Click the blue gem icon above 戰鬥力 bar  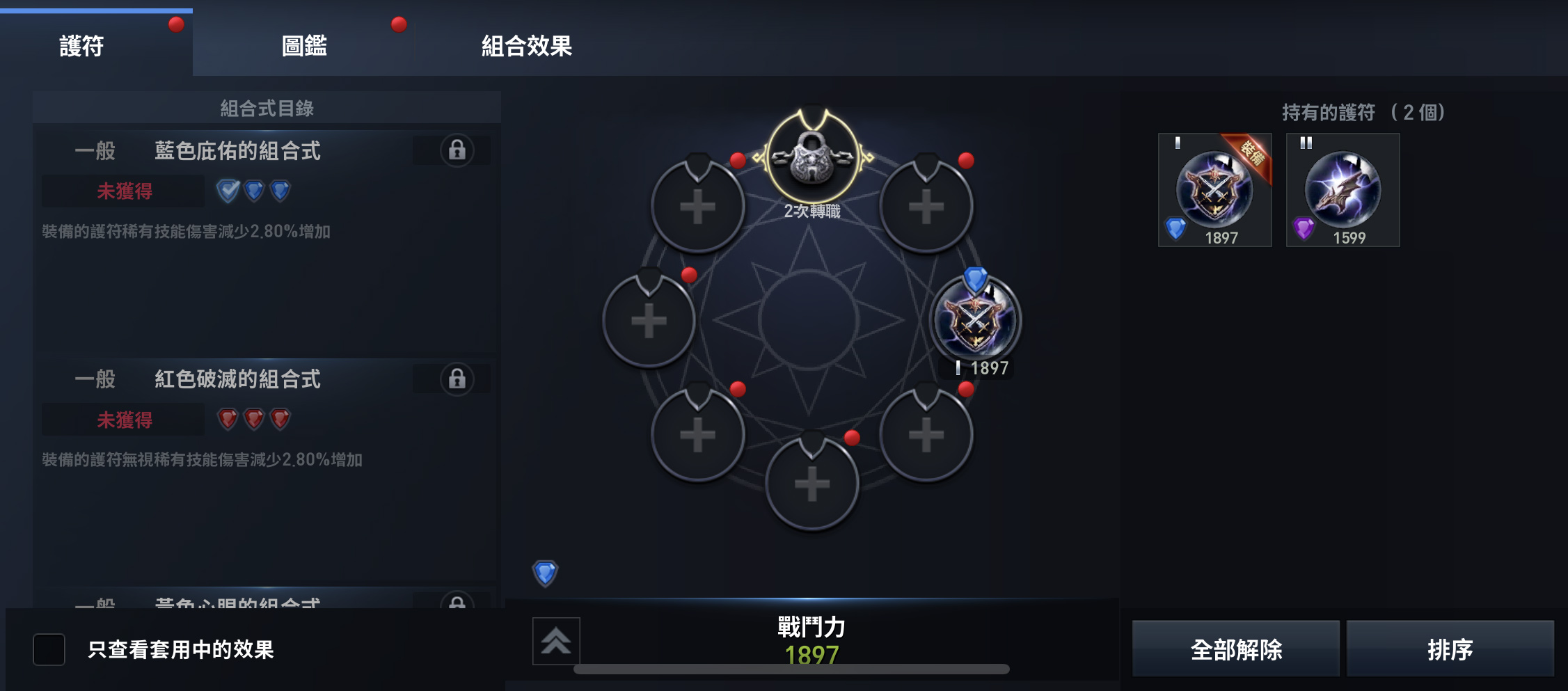545,573
